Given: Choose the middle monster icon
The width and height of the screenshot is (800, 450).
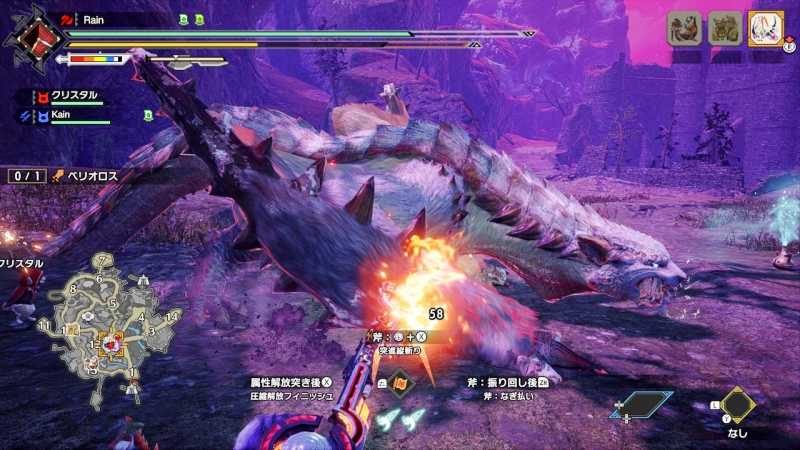Looking at the screenshot, I should click(725, 29).
